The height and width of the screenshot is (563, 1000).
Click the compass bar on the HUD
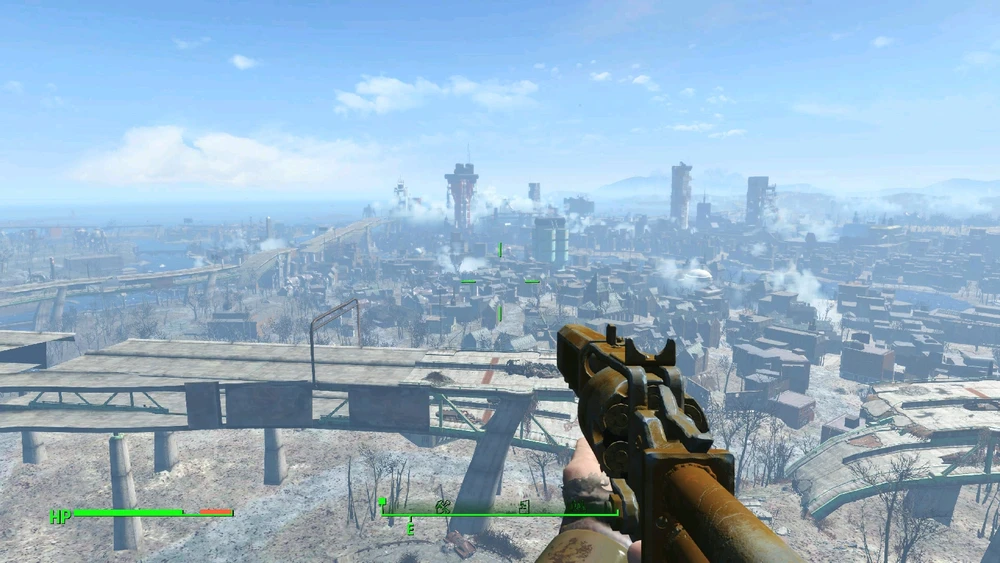[x=498, y=515]
